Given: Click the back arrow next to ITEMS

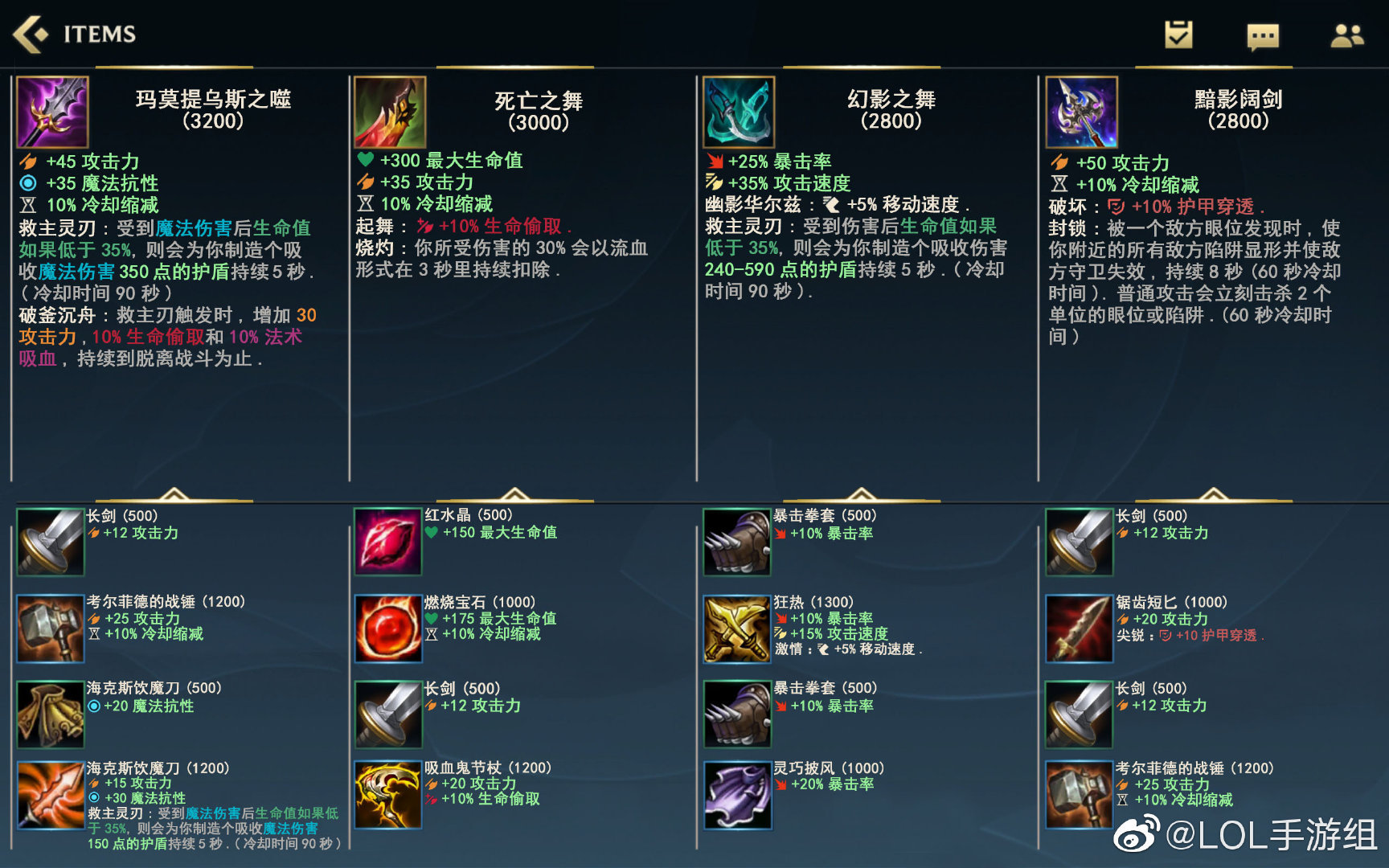Looking at the screenshot, I should tap(30, 34).
